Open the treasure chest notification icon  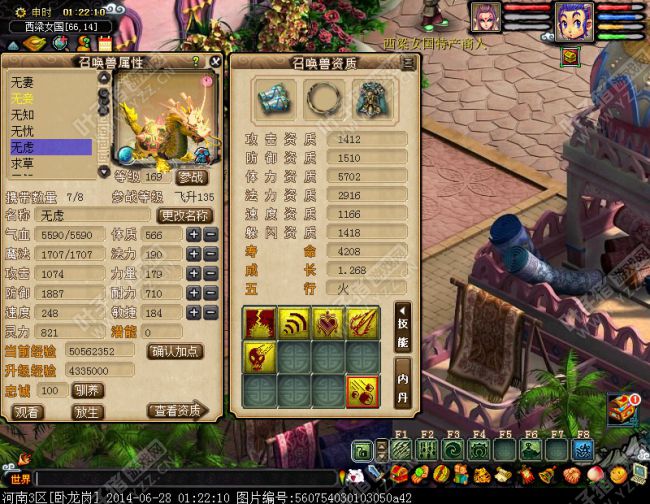coord(625,406)
